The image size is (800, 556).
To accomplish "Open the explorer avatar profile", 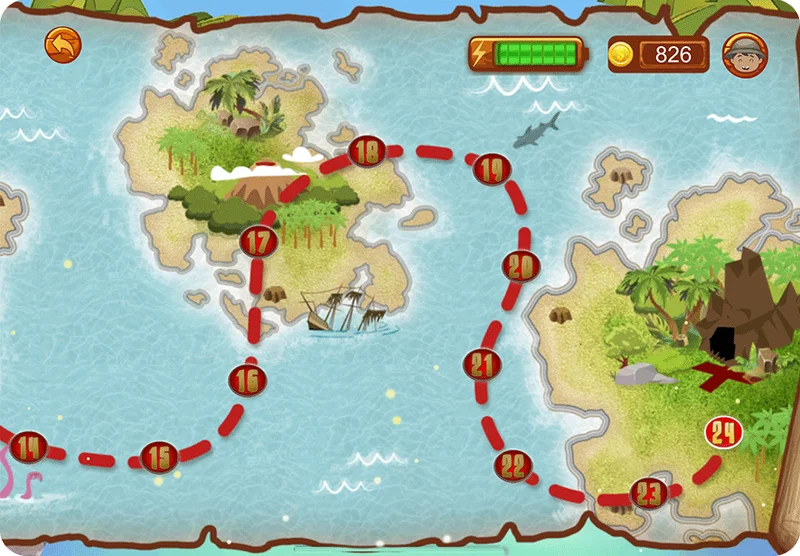I will (x=745, y=55).
